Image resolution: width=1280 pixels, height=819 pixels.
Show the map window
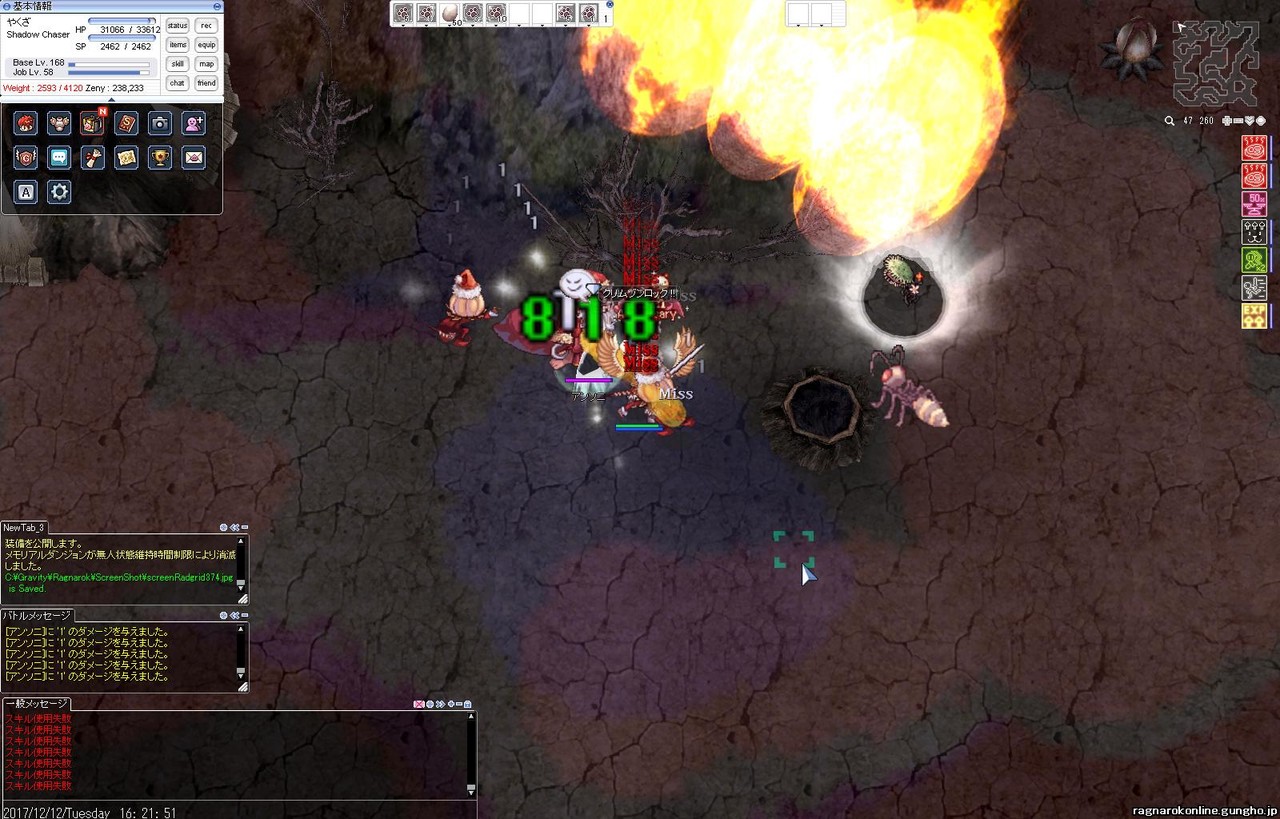coord(206,64)
